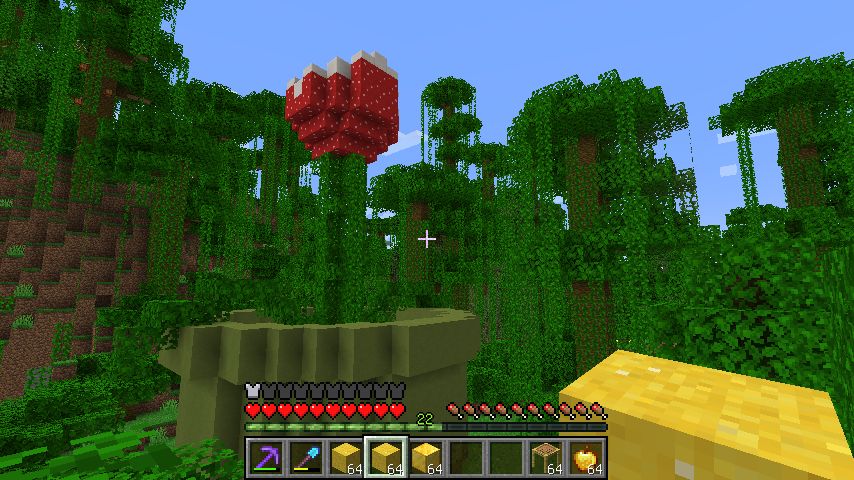The height and width of the screenshot is (480, 854).
Task: Select the enchanted purple pickaxe slot
Action: 266,458
